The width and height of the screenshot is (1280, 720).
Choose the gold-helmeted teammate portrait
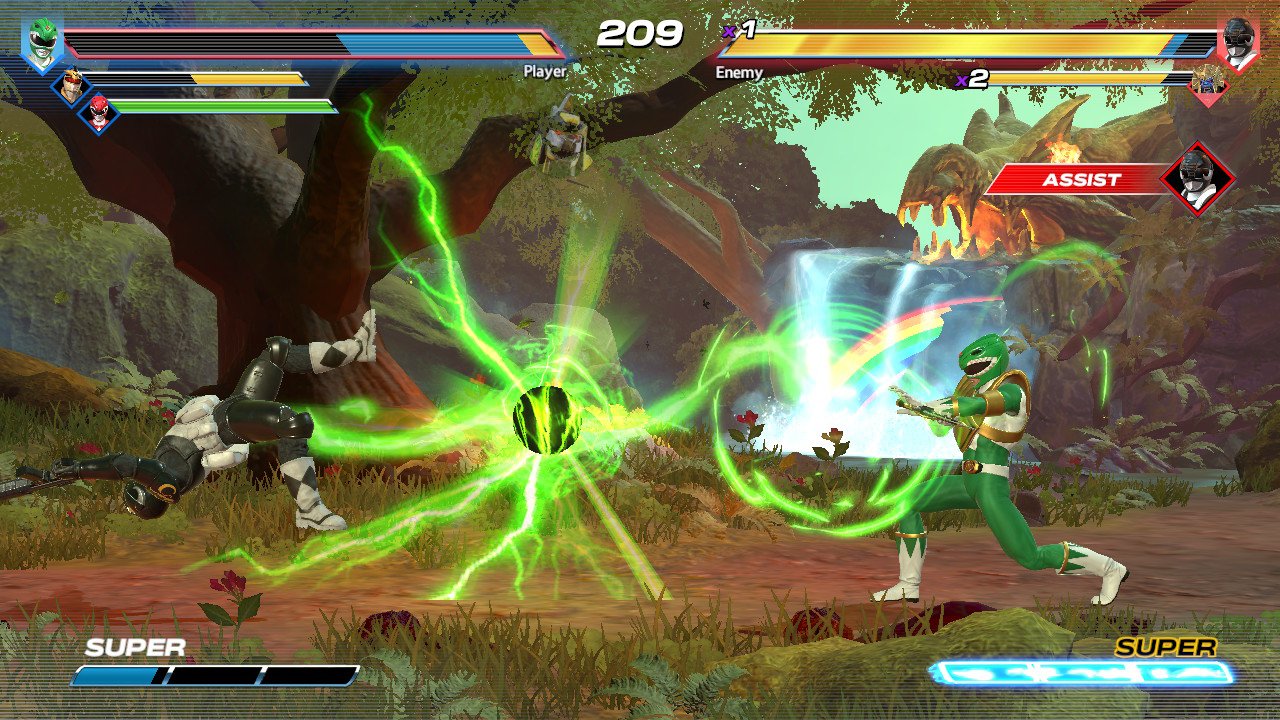(71, 86)
